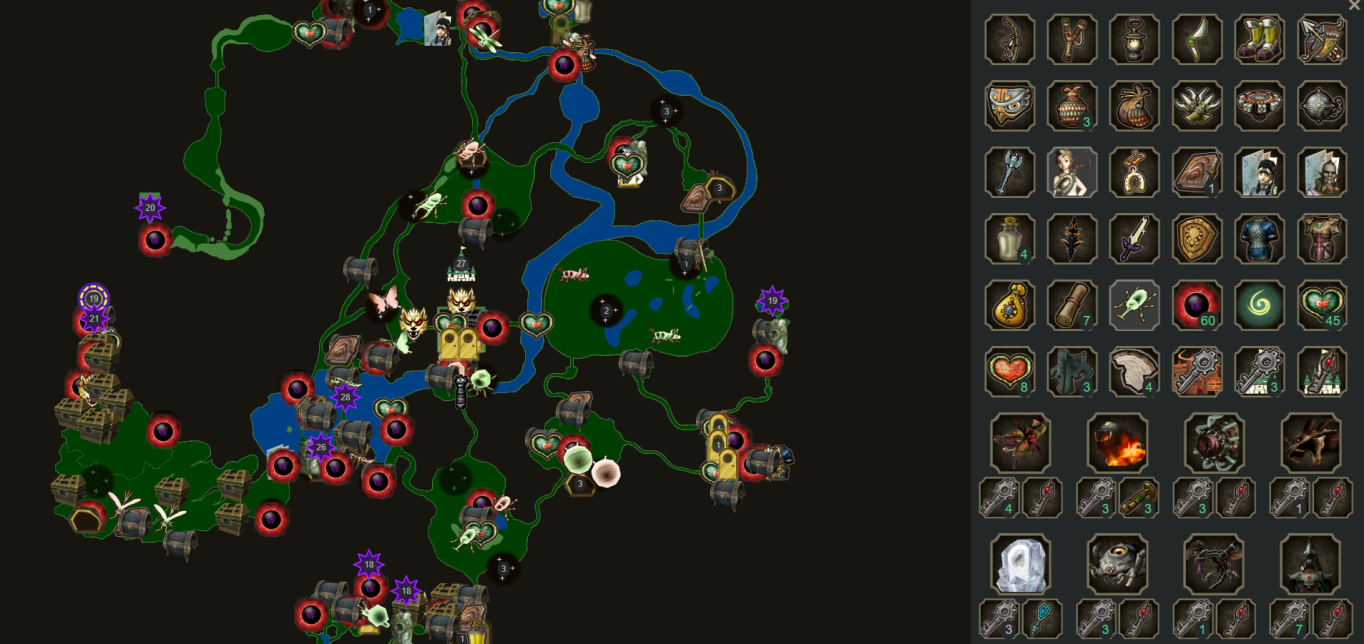Image resolution: width=1364 pixels, height=644 pixels.
Task: Select the Ball and Chain item
Action: 1322,106
